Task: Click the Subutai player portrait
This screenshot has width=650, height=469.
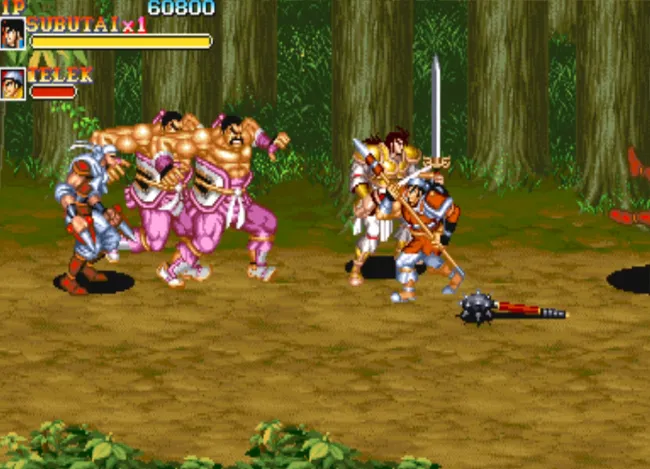Action: 13,33
